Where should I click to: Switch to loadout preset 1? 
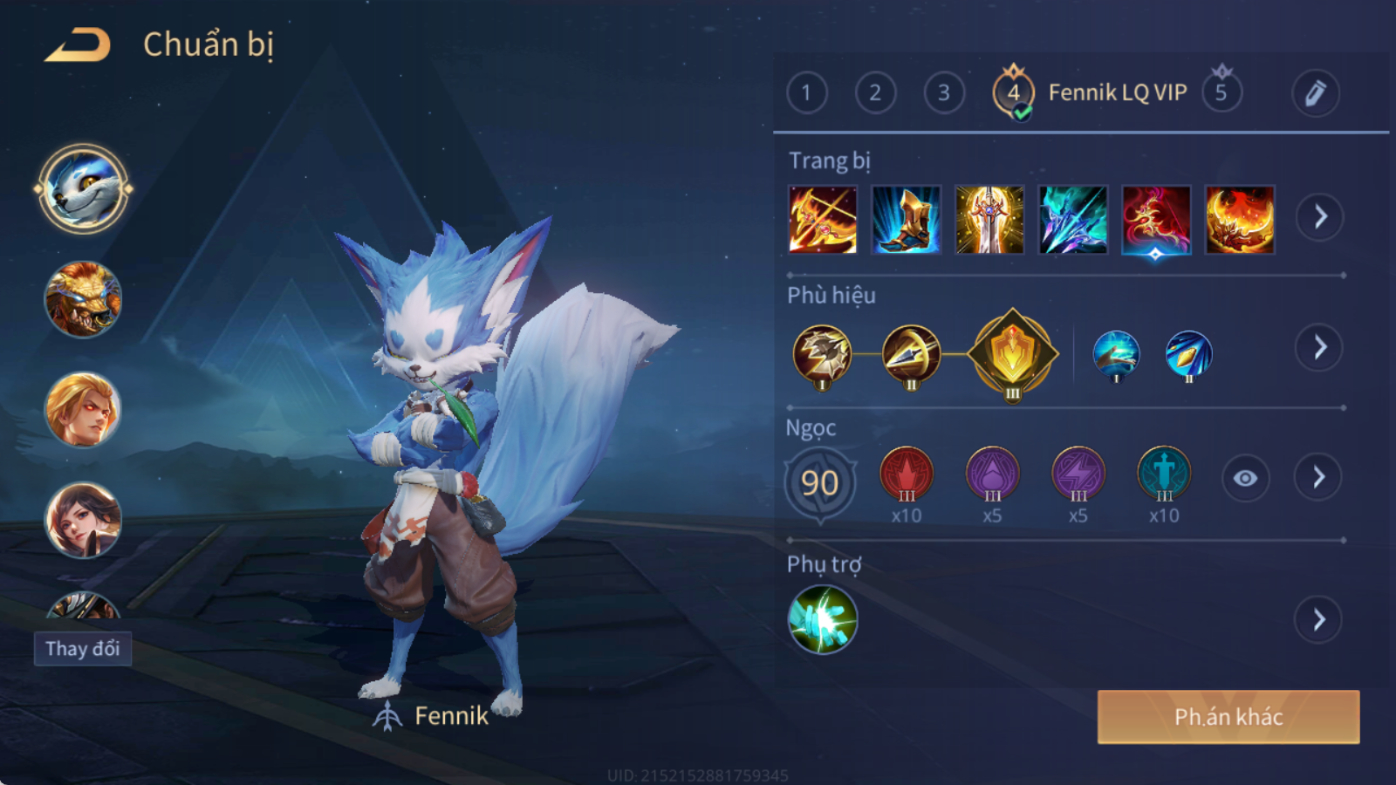click(x=807, y=94)
